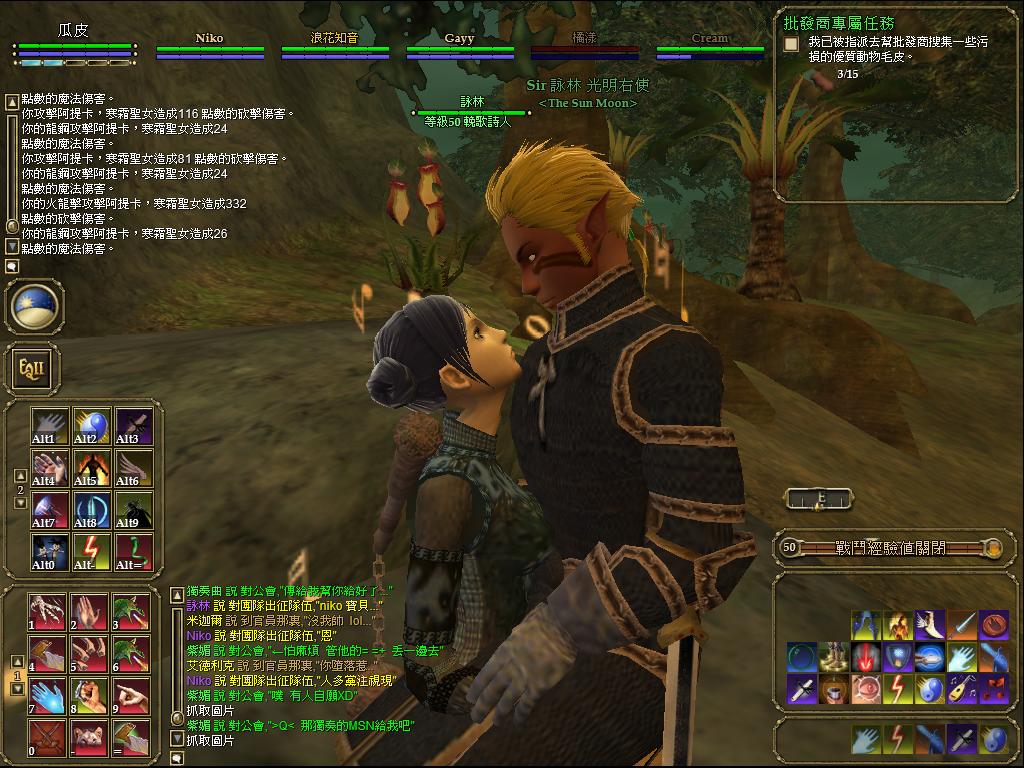Select party member Niko's frame

click(x=210, y=46)
